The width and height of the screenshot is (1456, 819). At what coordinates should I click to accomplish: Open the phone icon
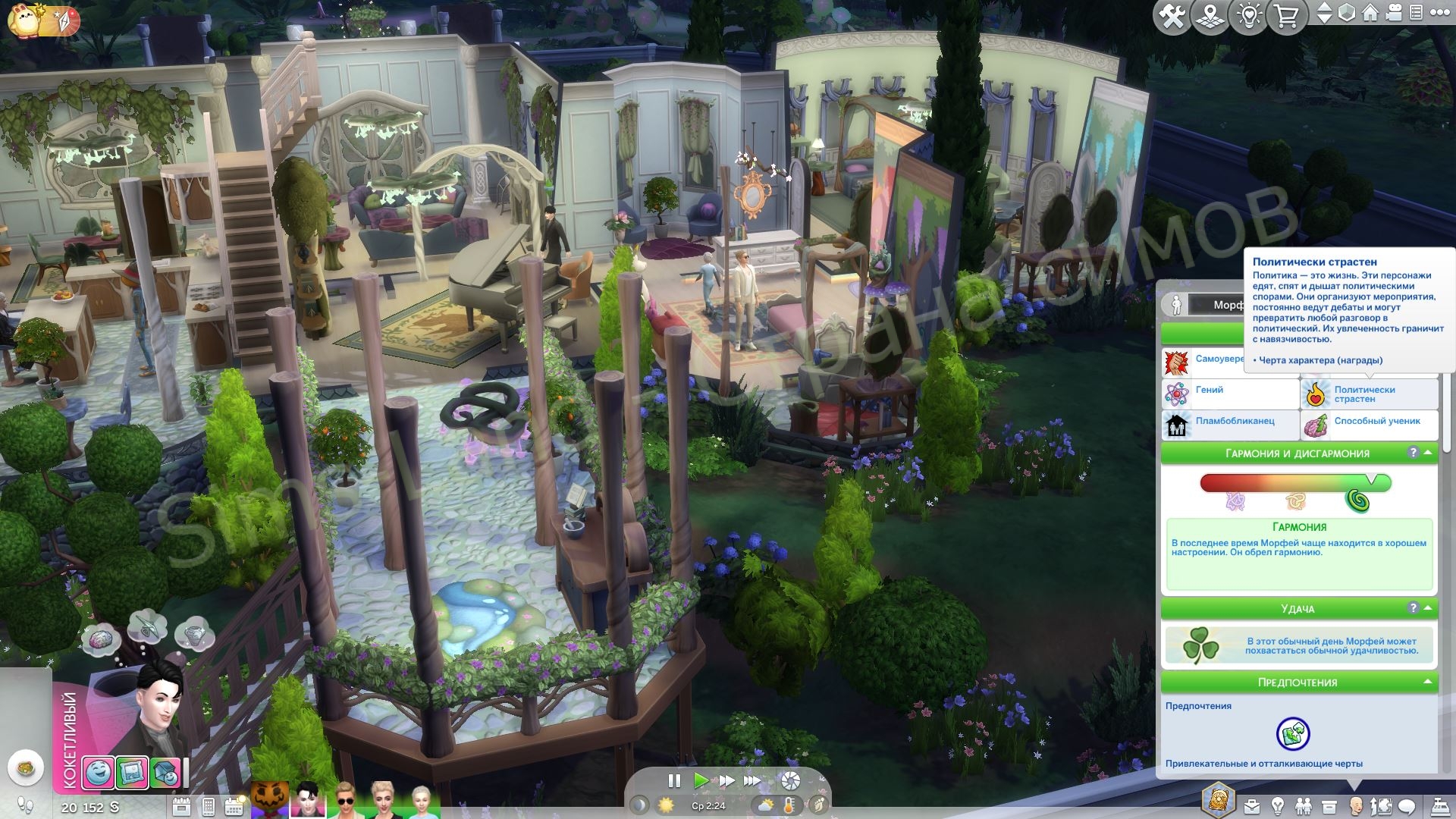[209, 806]
